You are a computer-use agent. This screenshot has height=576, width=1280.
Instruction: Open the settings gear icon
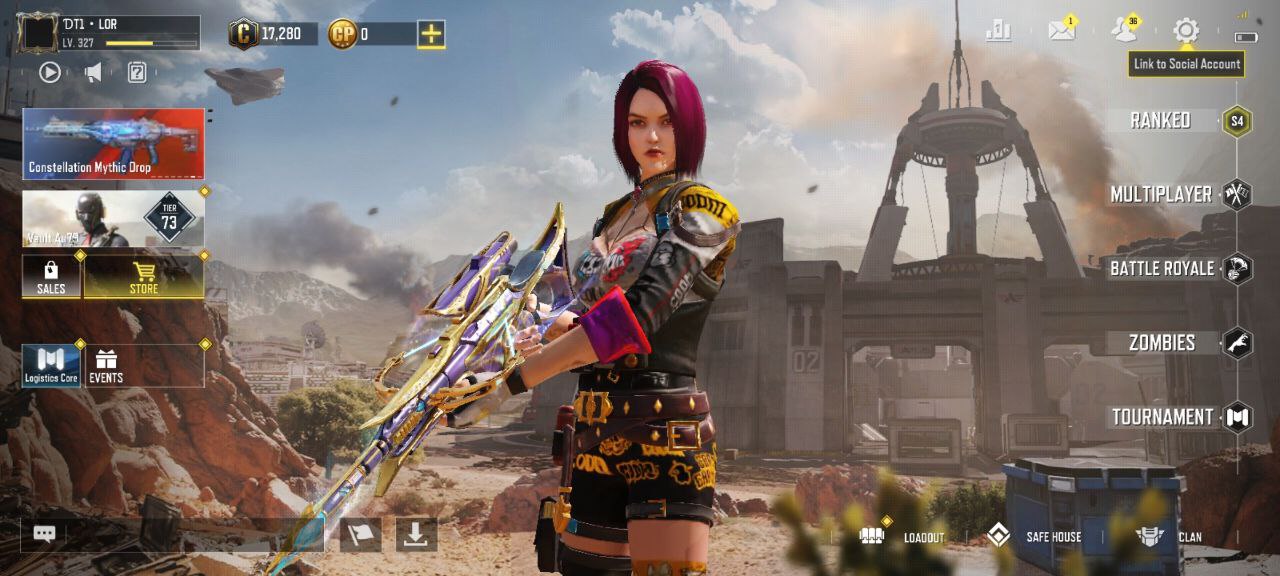(1186, 31)
